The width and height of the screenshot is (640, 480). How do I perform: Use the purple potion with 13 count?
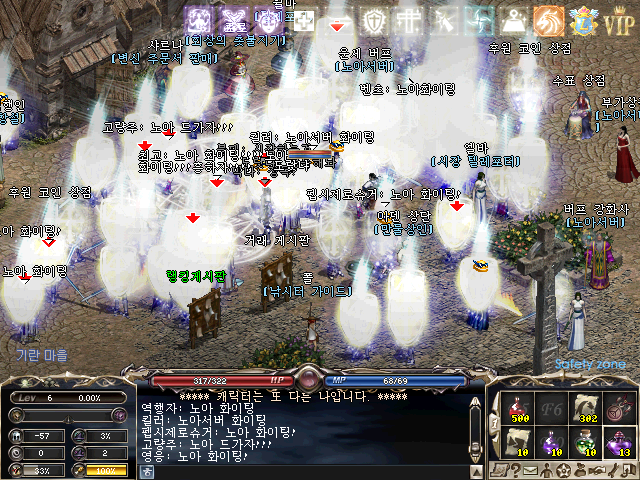(x=620, y=440)
